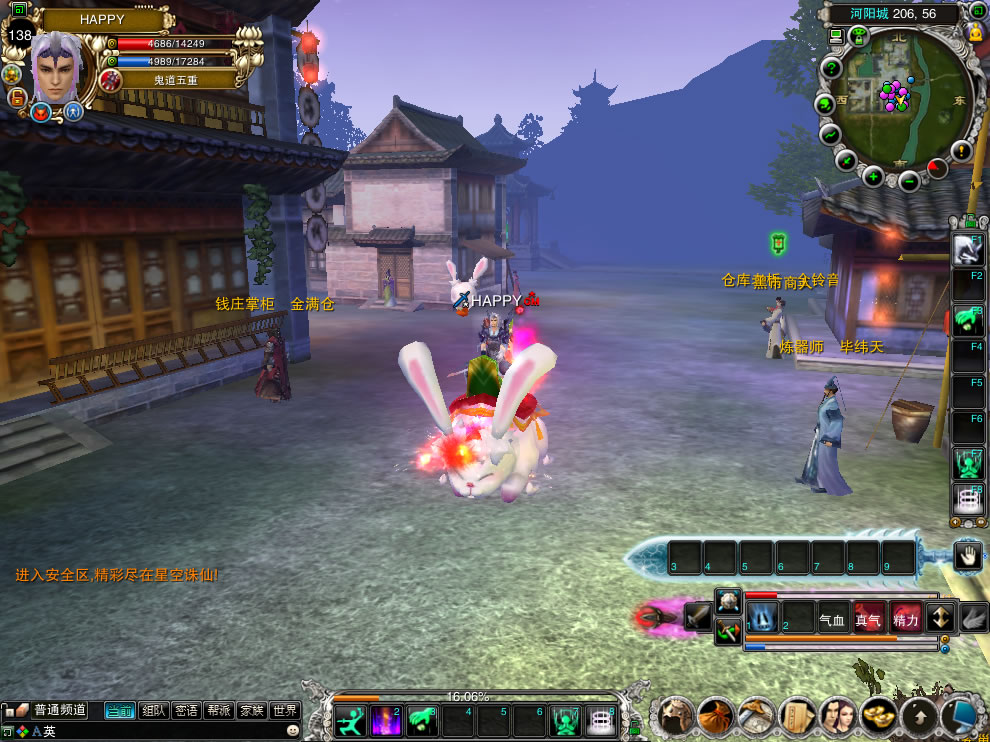990x742 pixels.
Task: Click the white hand icon button
Action: tap(967, 556)
